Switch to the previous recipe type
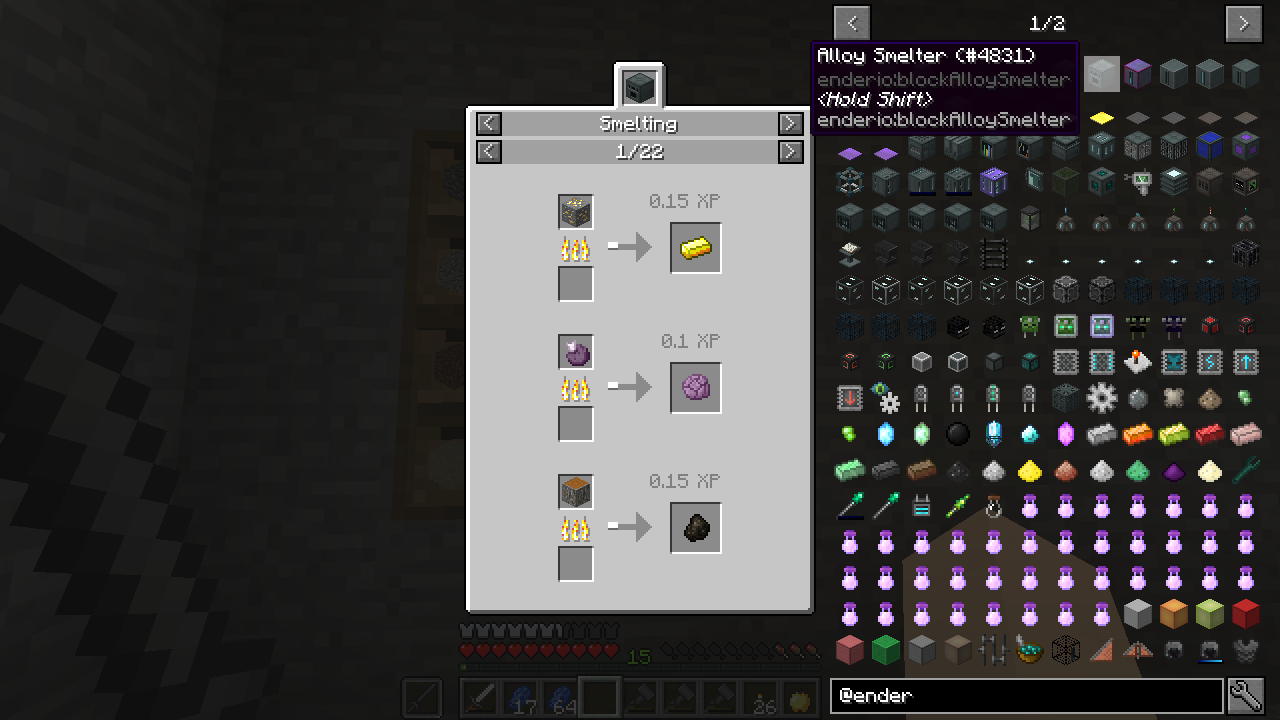This screenshot has height=720, width=1280. (488, 123)
